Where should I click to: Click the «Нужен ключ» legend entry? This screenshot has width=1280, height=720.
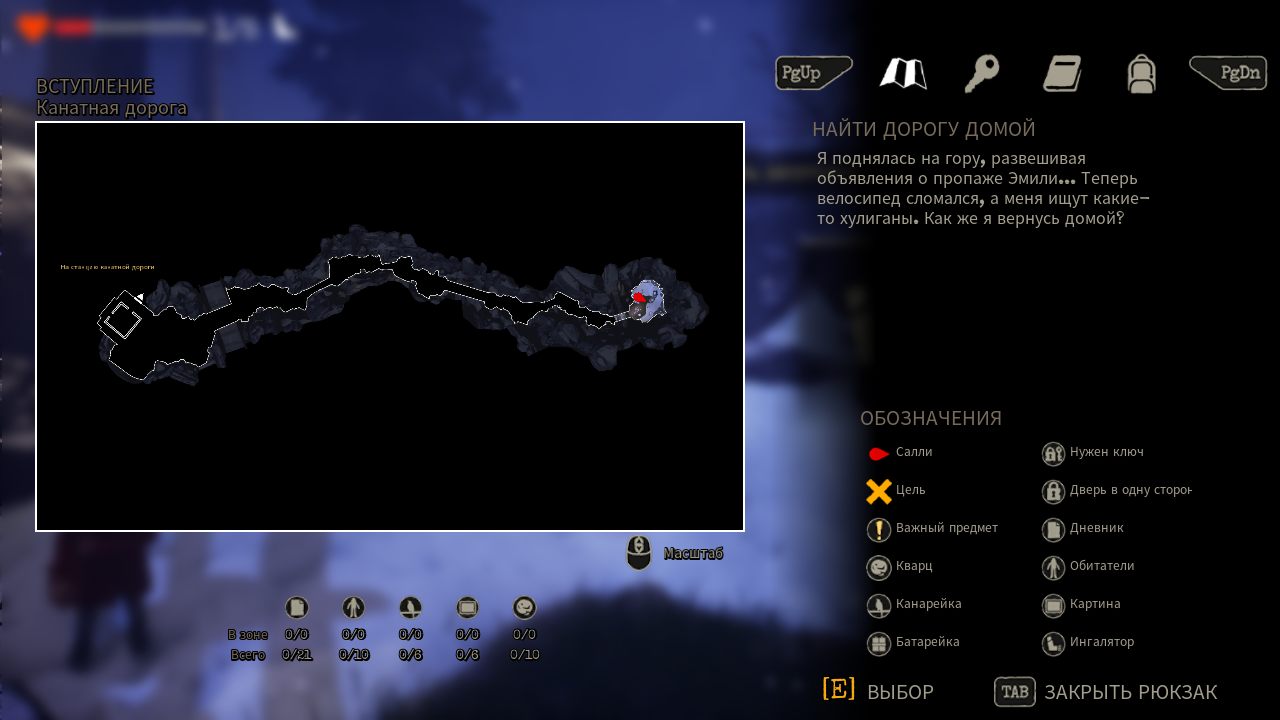coord(1092,453)
